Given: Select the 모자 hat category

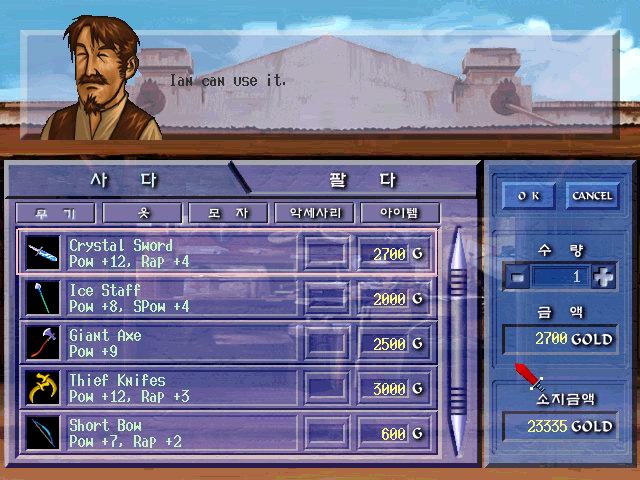Looking at the screenshot, I should click(x=227, y=213).
